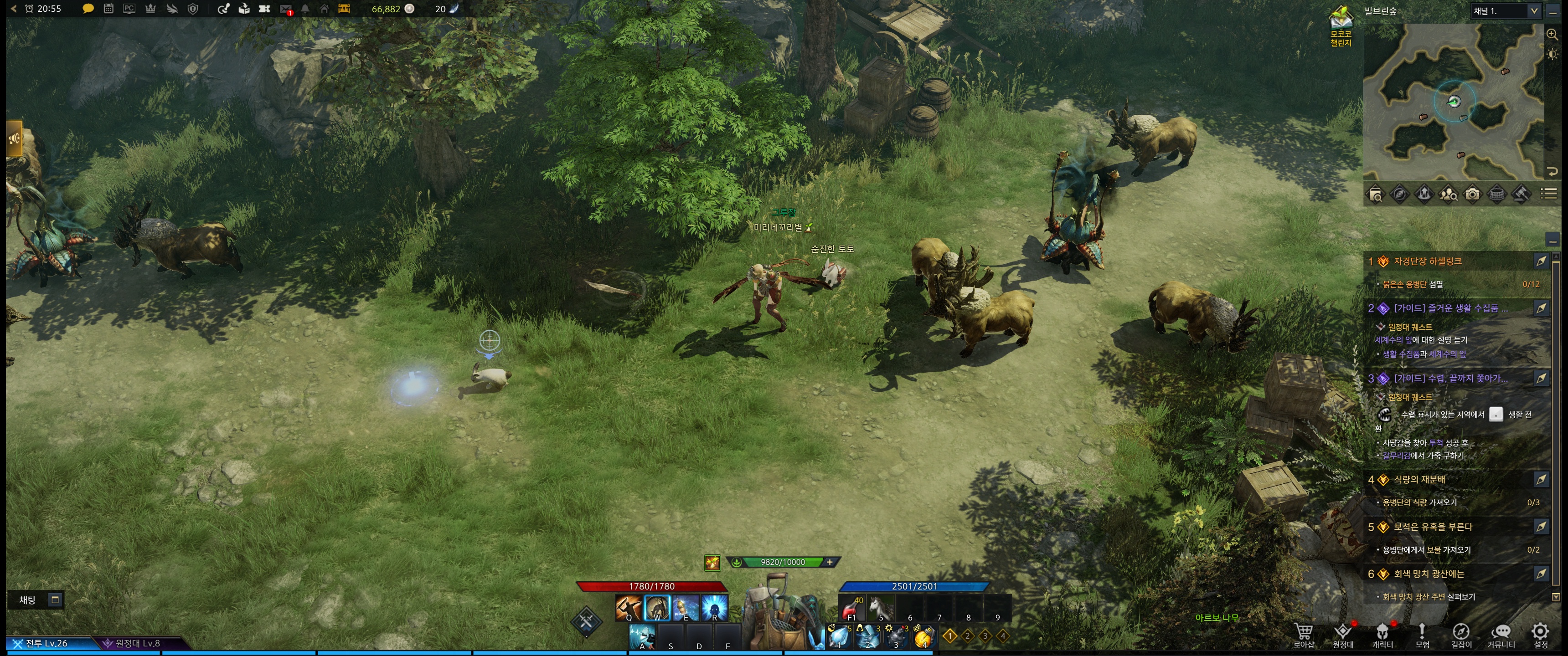Open the 로아샵 shop cart menu
Image resolution: width=1568 pixels, height=656 pixels.
point(1303,634)
